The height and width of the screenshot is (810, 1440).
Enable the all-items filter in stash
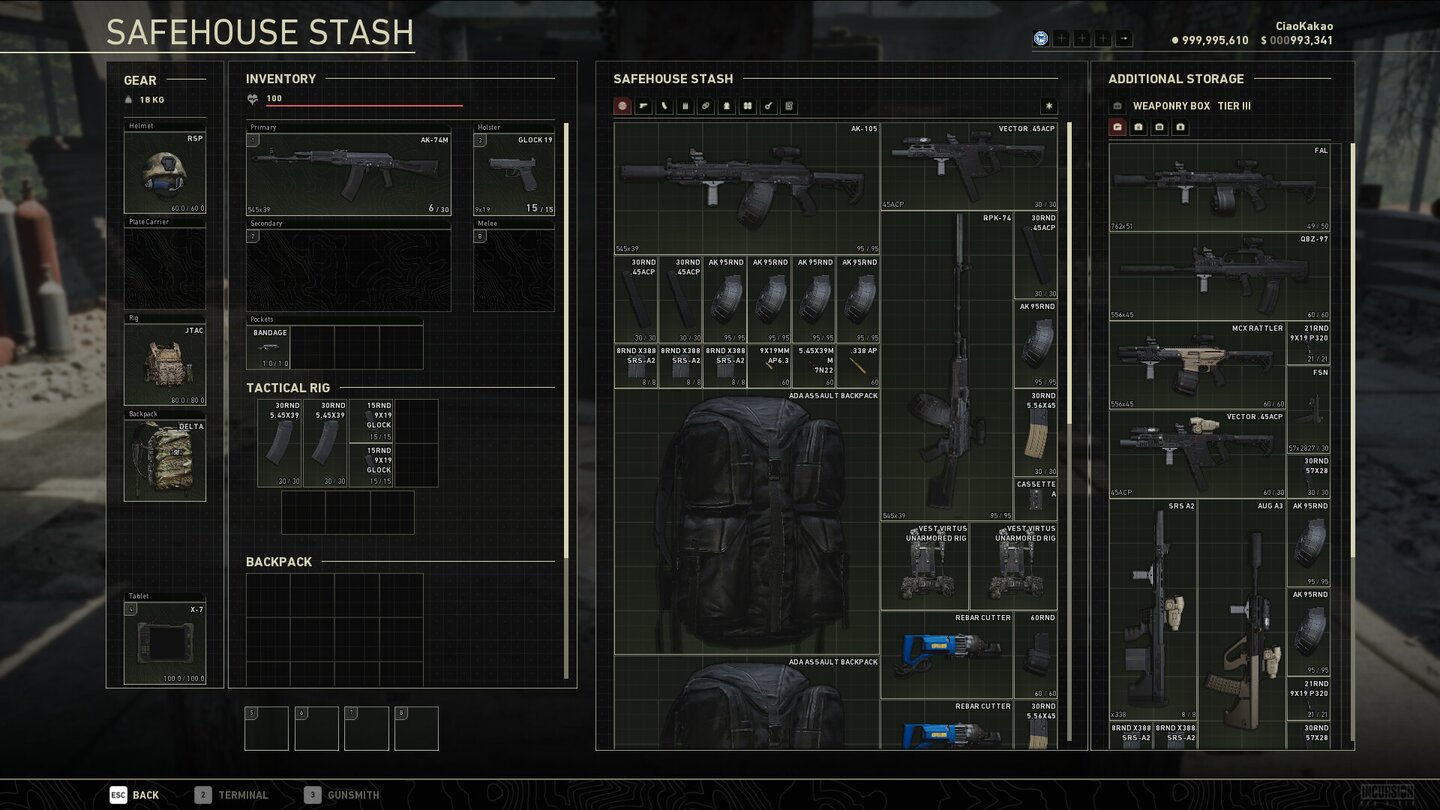(x=622, y=105)
